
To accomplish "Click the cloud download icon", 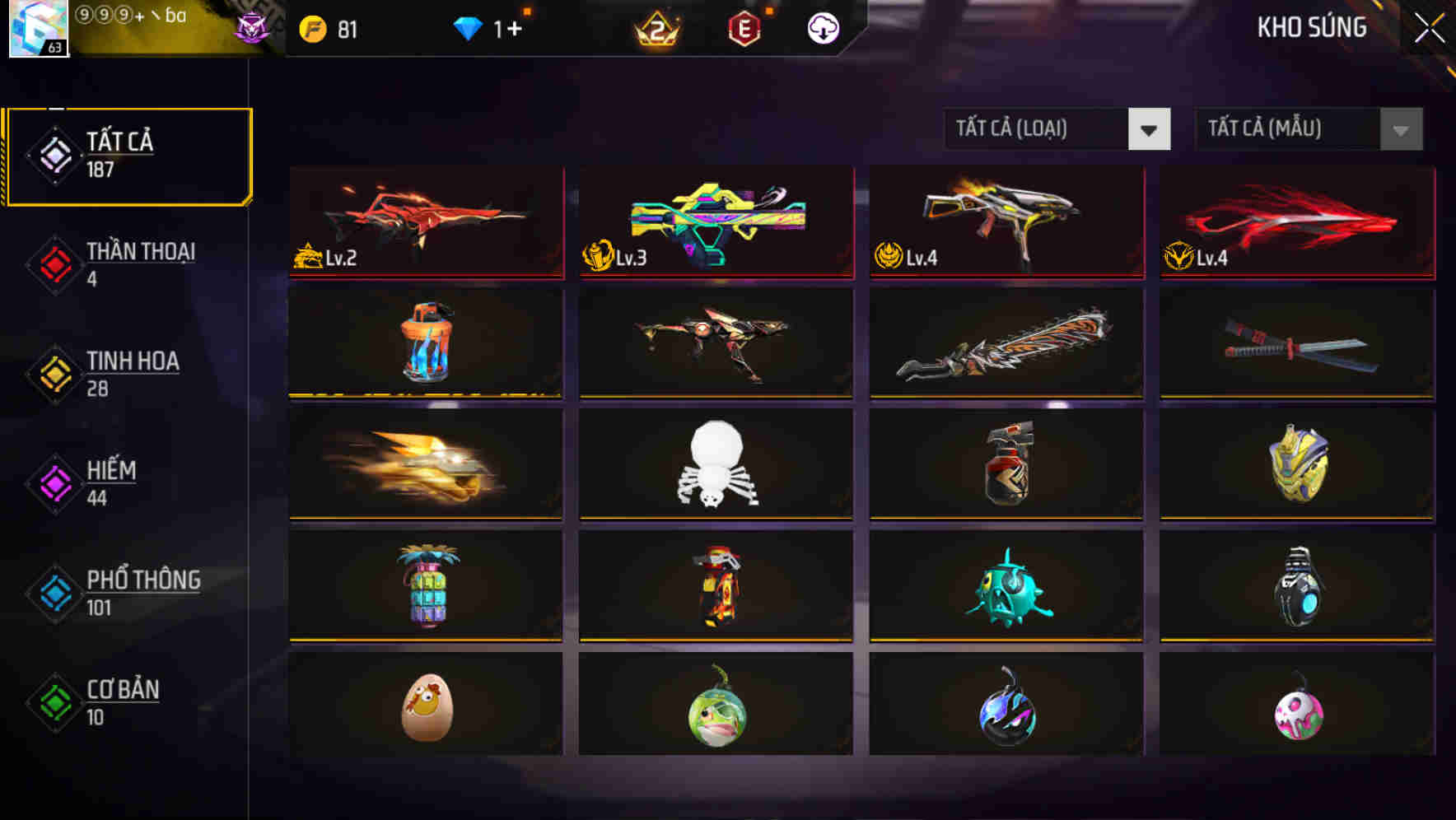I will (x=823, y=29).
